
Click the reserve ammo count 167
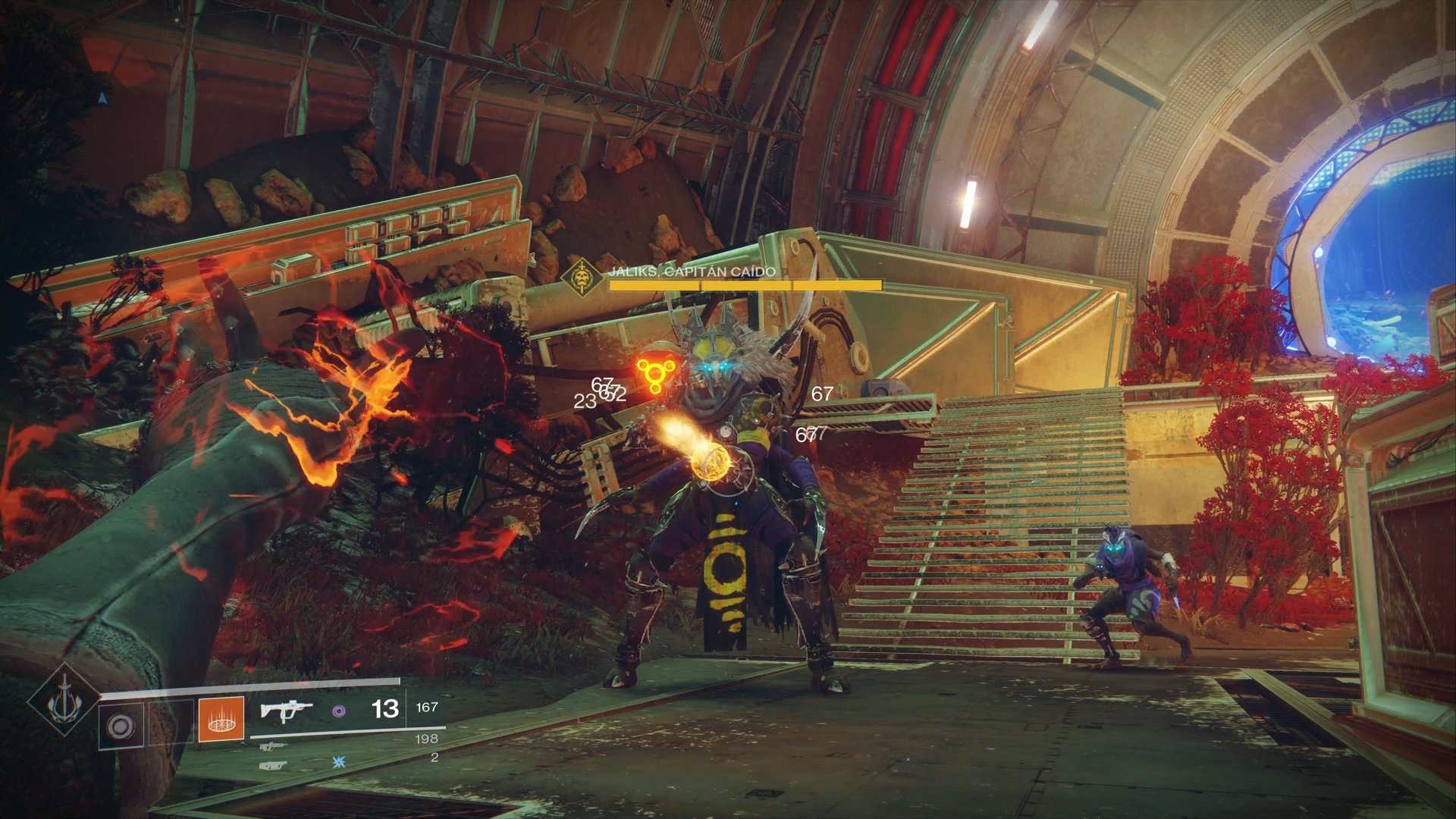click(x=426, y=708)
